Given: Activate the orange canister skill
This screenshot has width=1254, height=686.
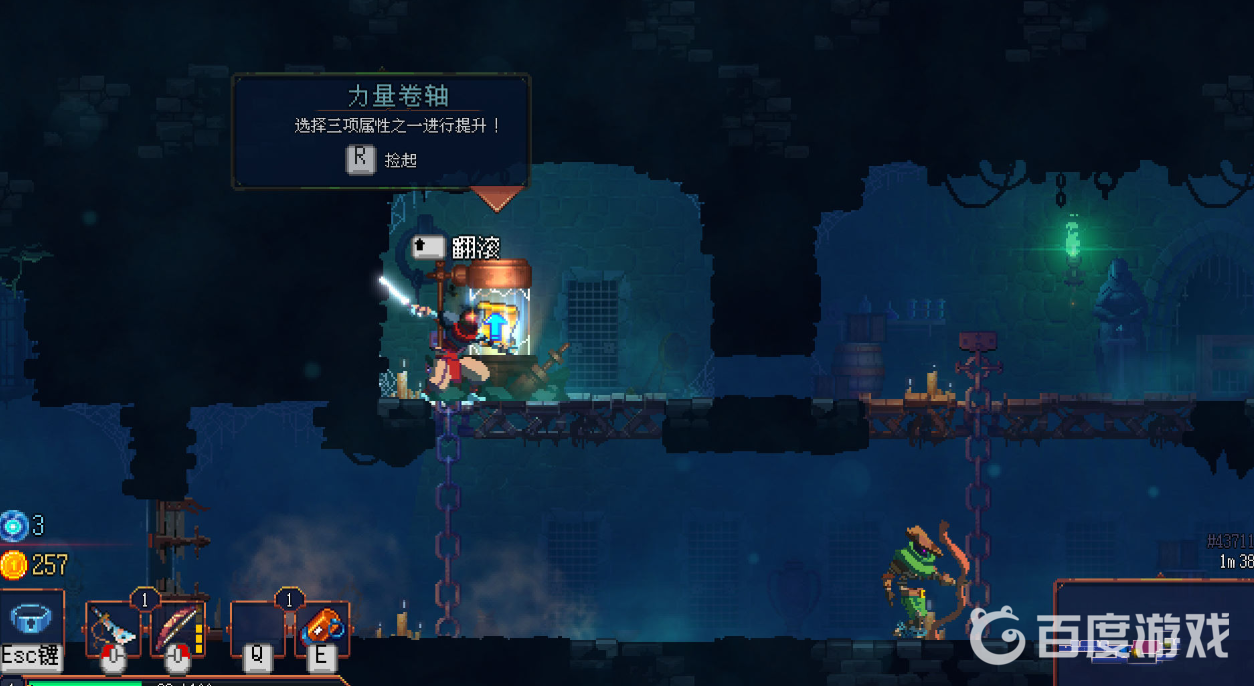Looking at the screenshot, I should click(x=321, y=628).
